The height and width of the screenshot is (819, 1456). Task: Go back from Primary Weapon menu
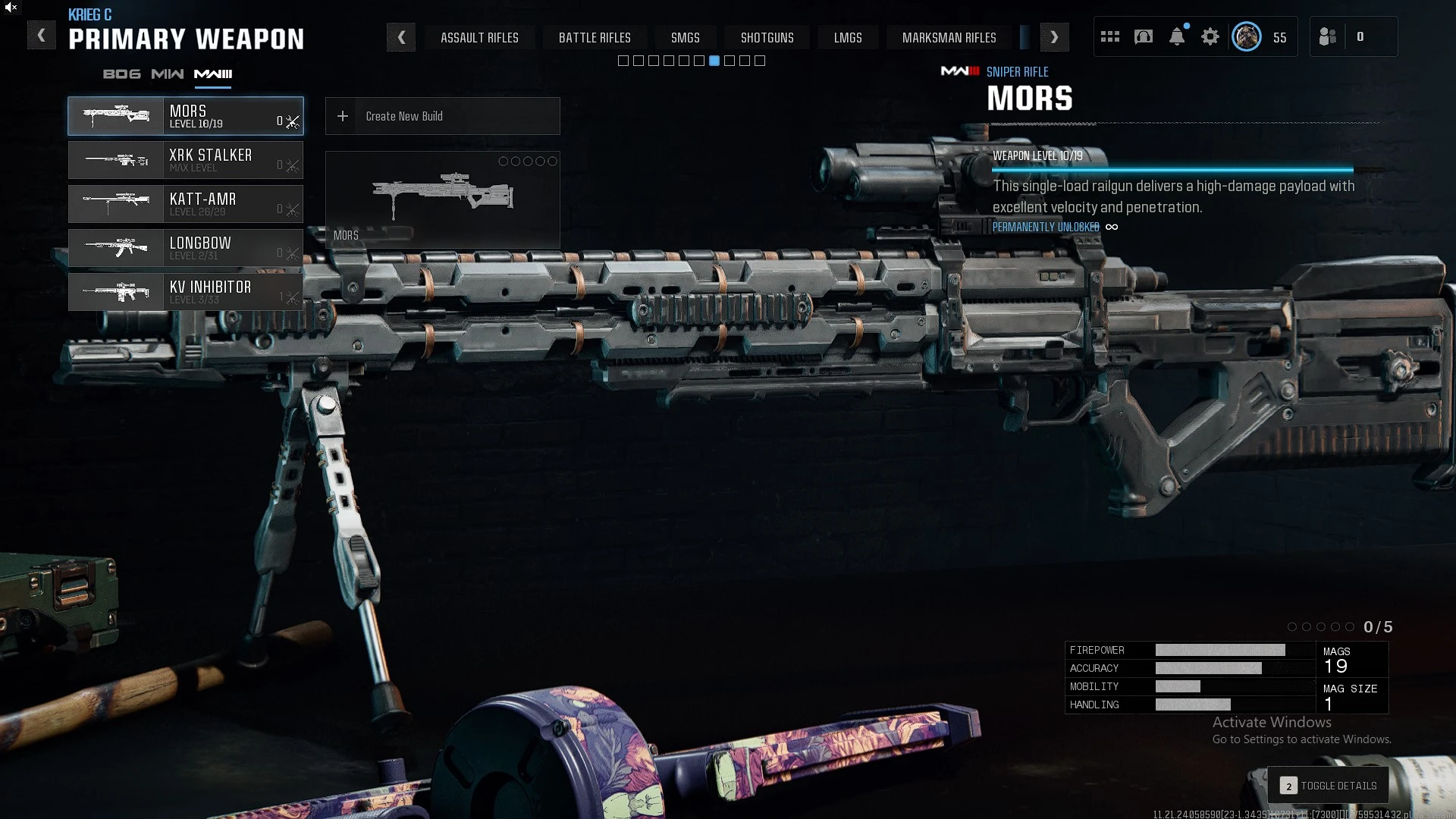click(x=42, y=36)
